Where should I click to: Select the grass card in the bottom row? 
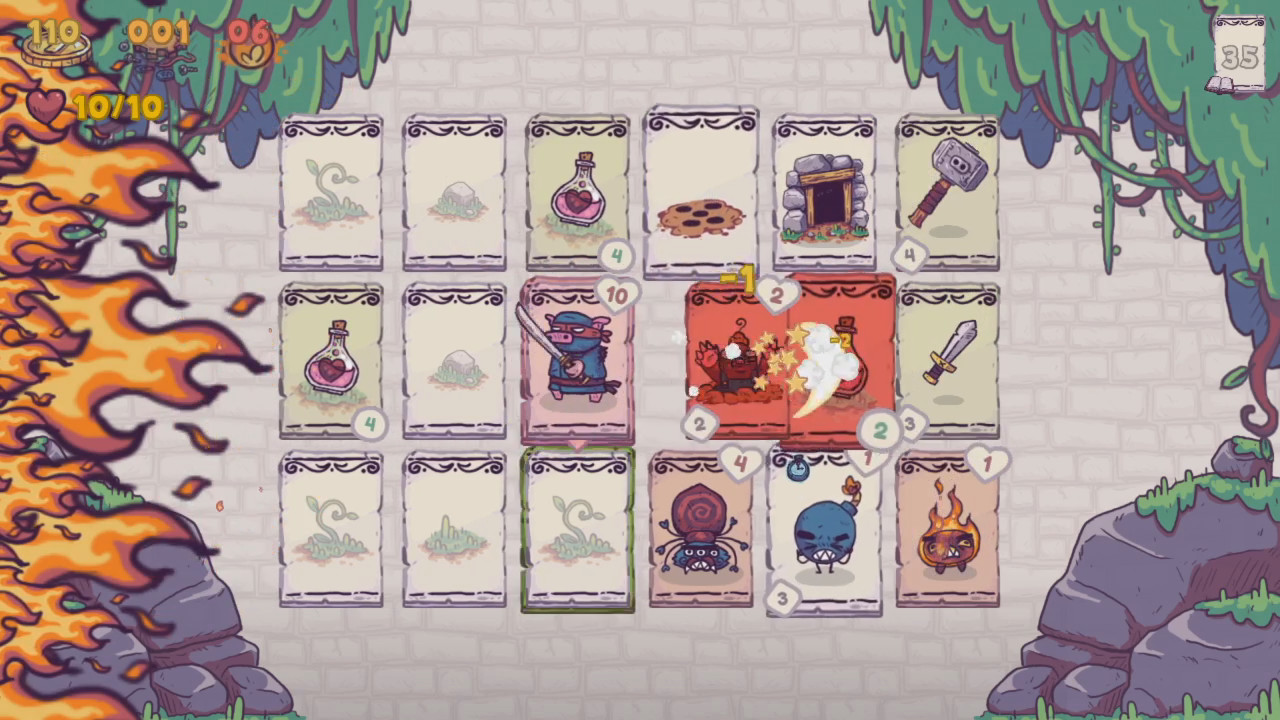(x=455, y=530)
